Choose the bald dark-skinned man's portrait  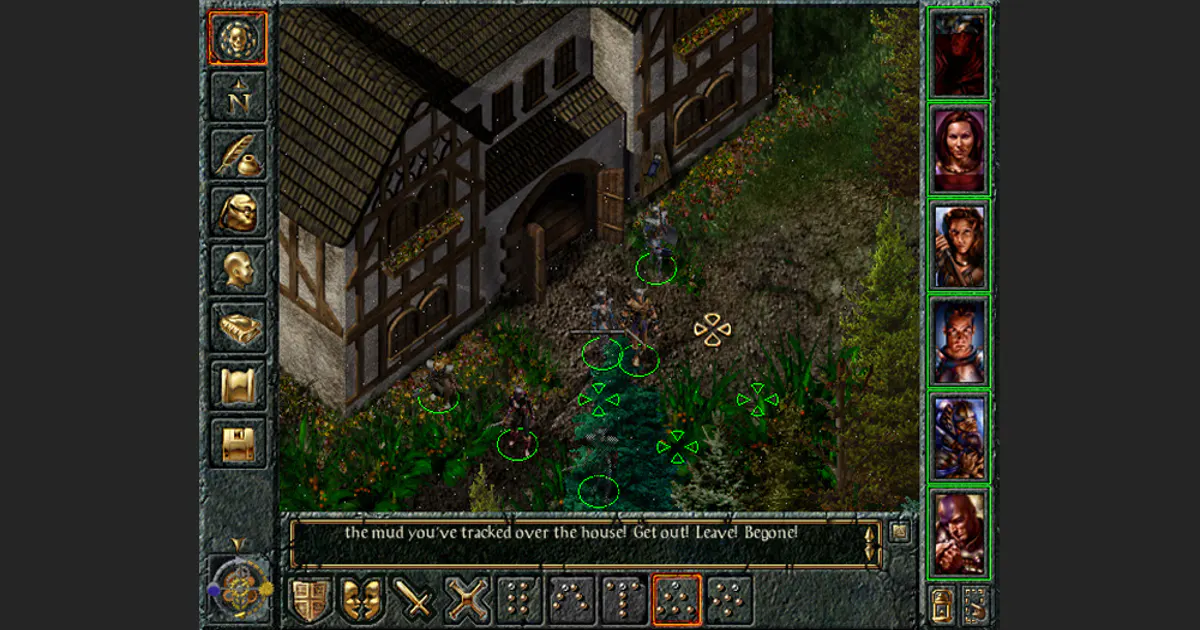pos(959,533)
